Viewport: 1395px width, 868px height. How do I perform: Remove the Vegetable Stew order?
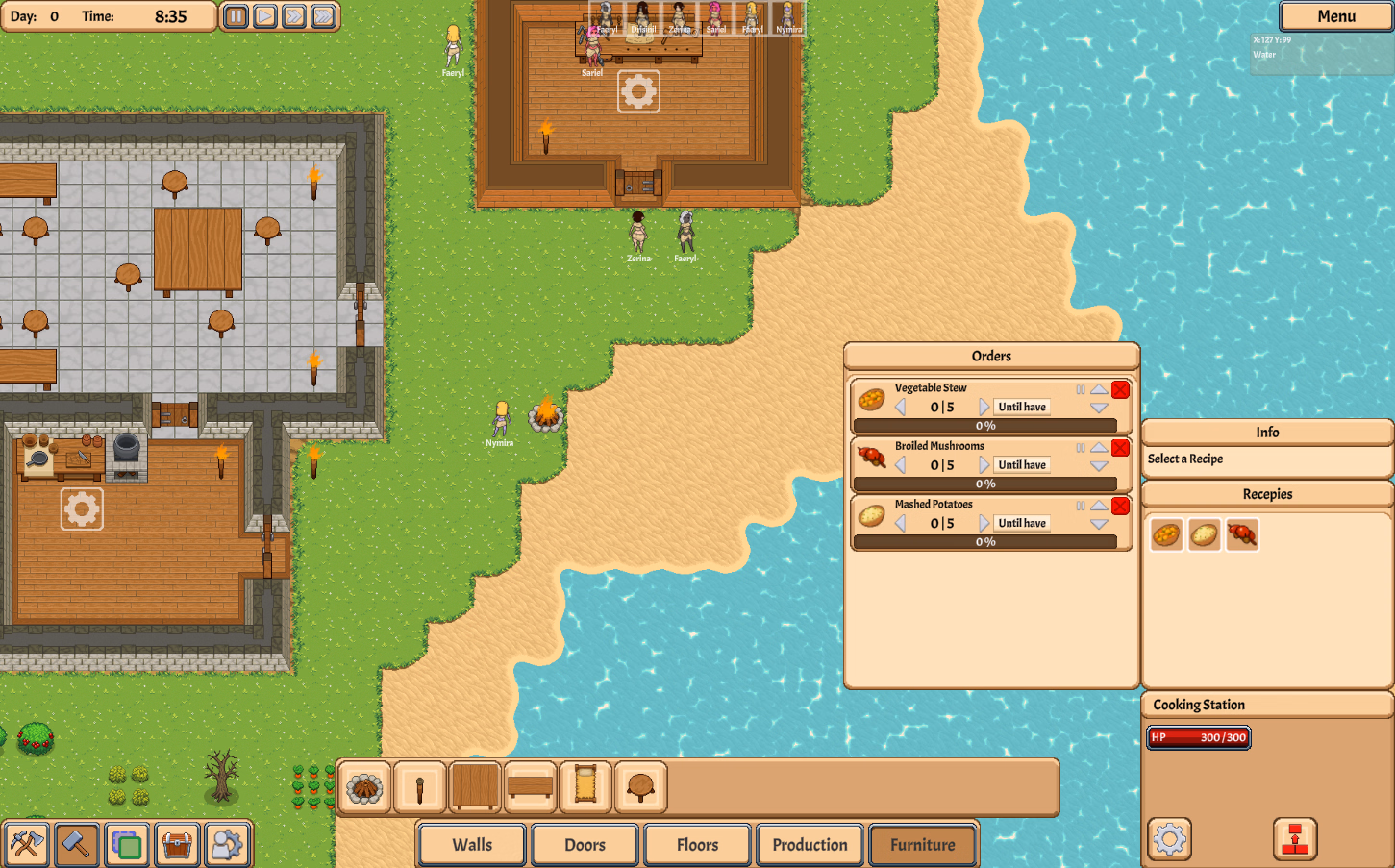(1120, 389)
